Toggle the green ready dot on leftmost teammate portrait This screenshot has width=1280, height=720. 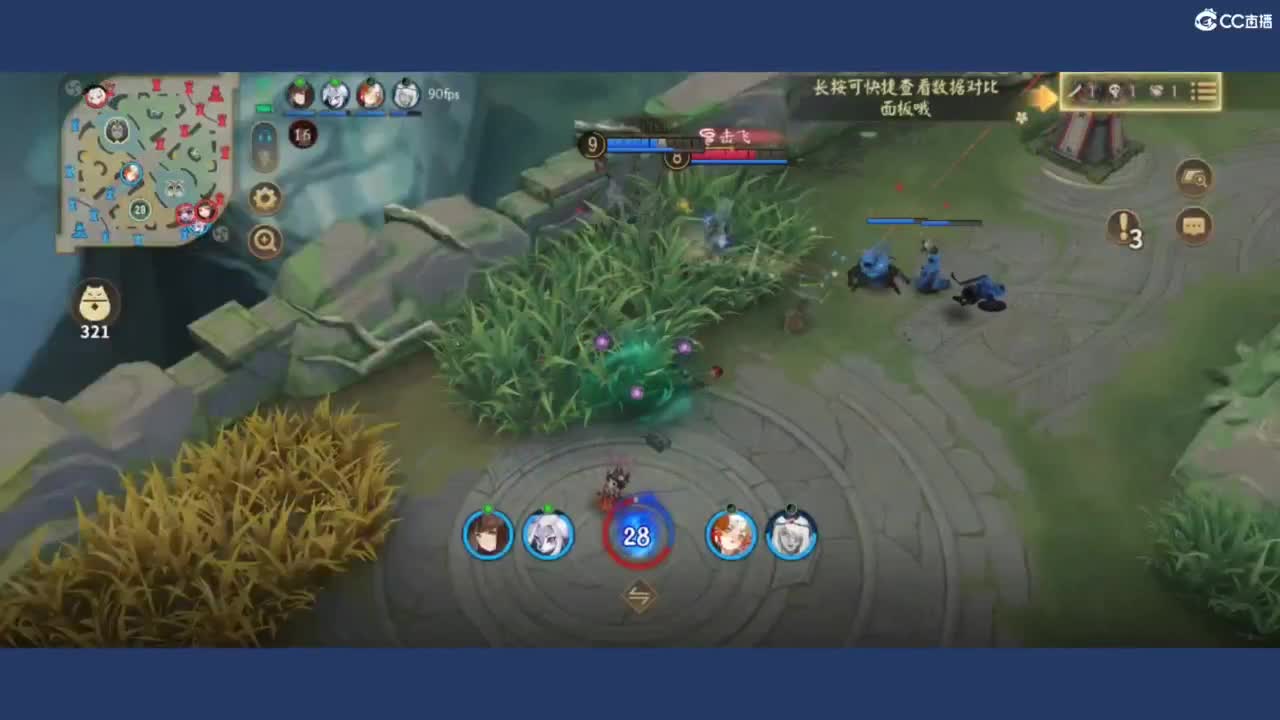(298, 83)
